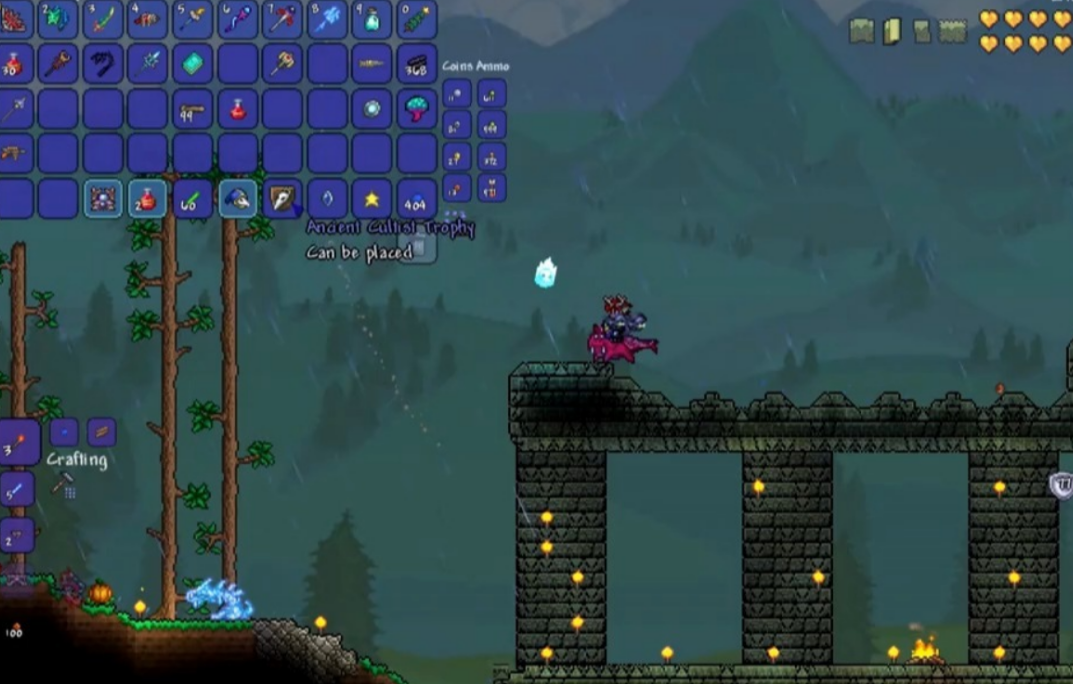Select the round mirror item slot
The width and height of the screenshot is (1073, 684).
point(372,109)
